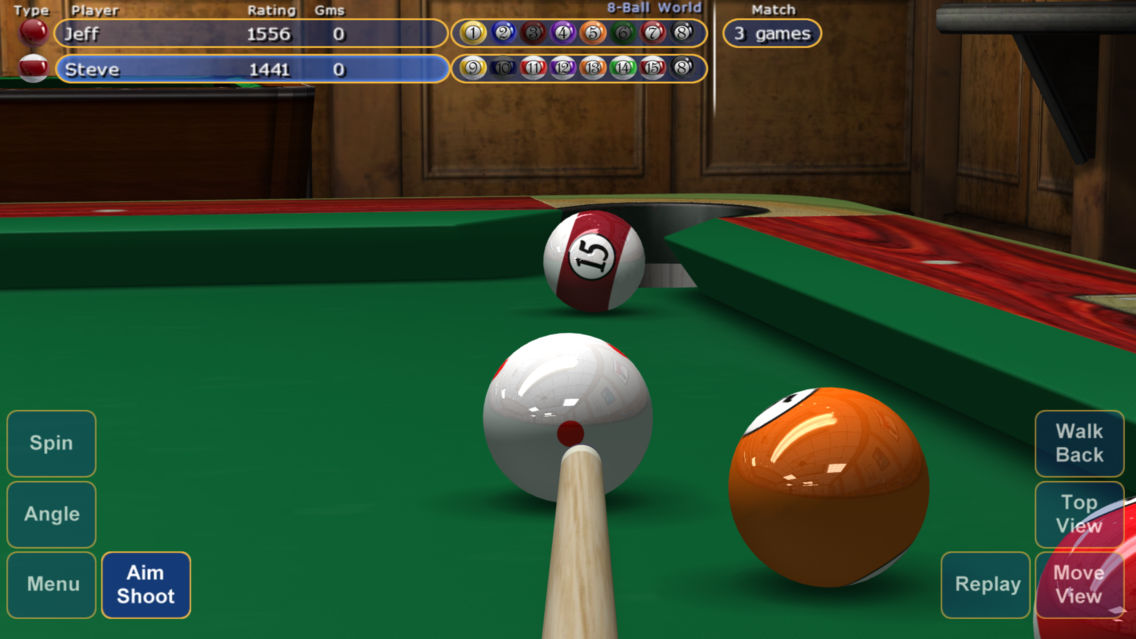Select Steve's player row
The height and width of the screenshot is (639, 1136).
(251, 69)
